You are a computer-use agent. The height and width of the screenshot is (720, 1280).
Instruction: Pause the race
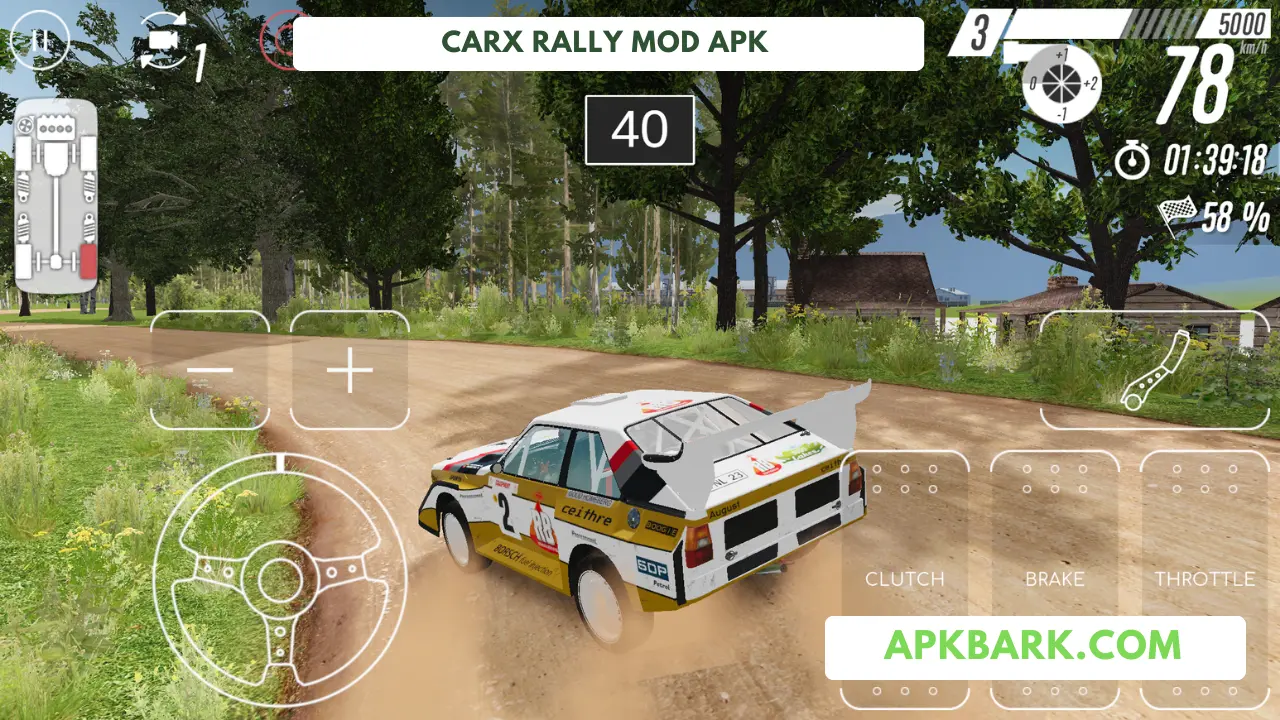(39, 42)
